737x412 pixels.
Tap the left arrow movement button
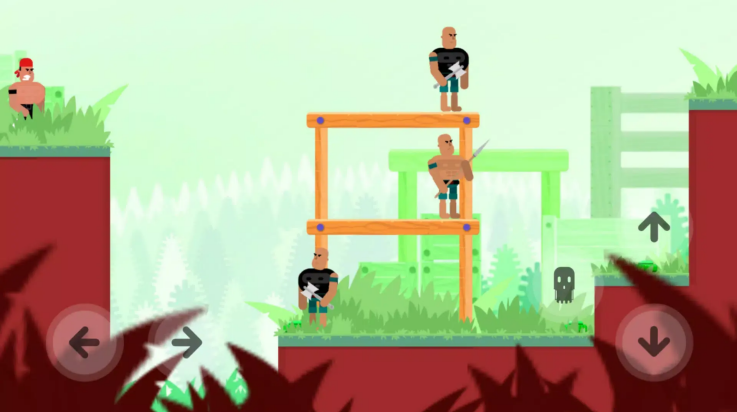coord(84,342)
